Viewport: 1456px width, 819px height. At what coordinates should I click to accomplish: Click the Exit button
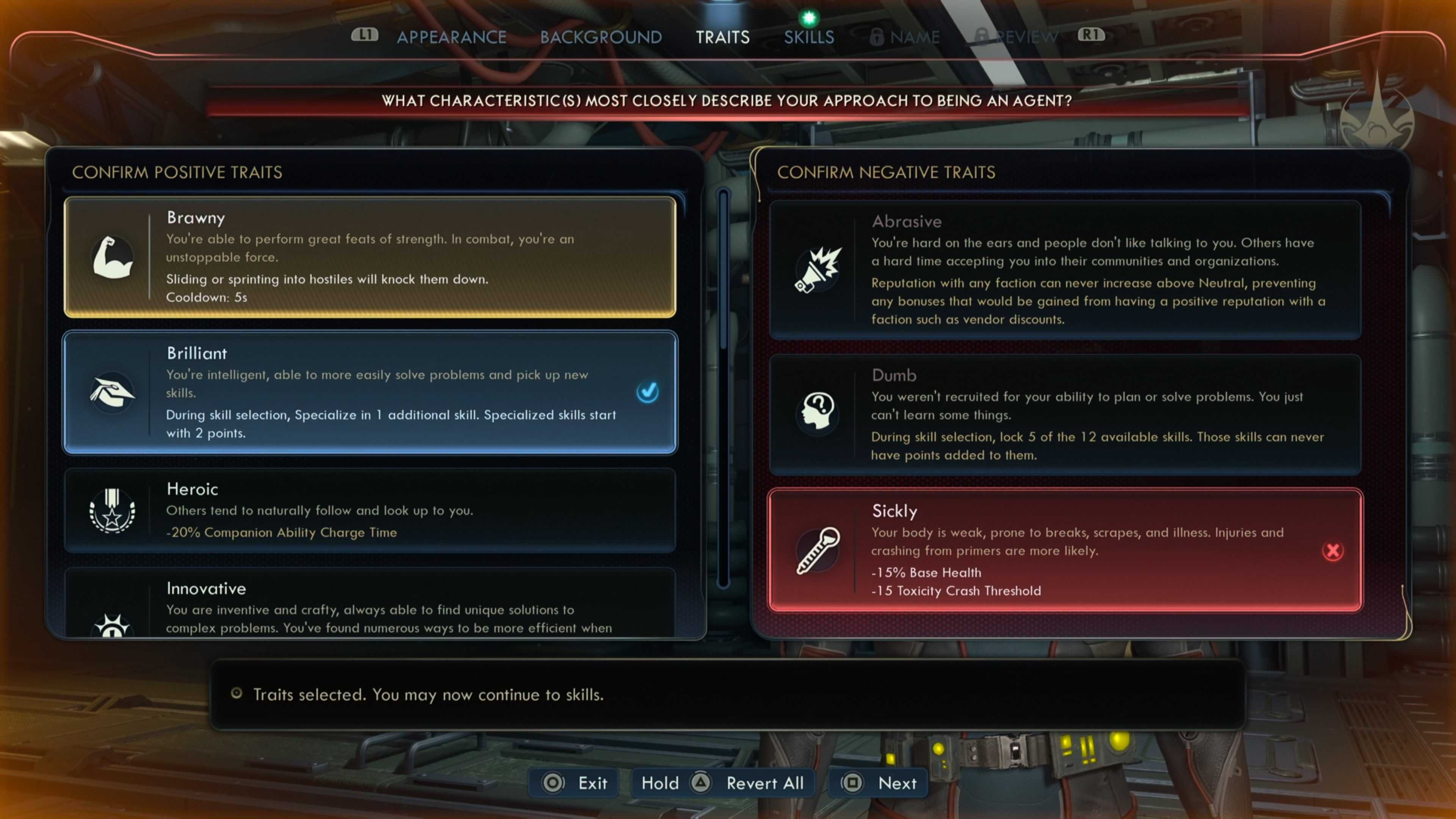[576, 783]
